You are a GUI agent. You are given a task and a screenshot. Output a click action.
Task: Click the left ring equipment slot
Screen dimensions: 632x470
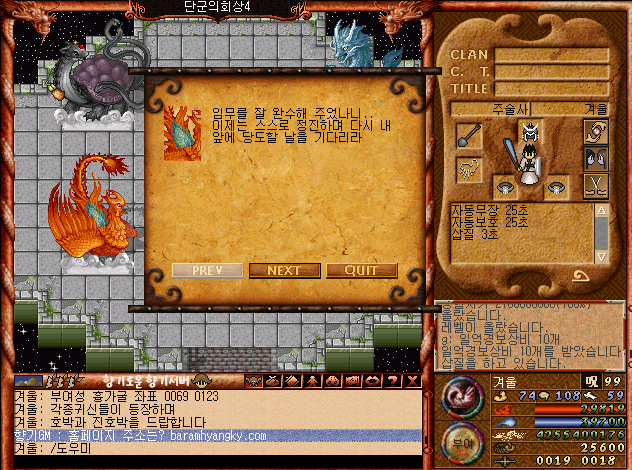point(505,187)
